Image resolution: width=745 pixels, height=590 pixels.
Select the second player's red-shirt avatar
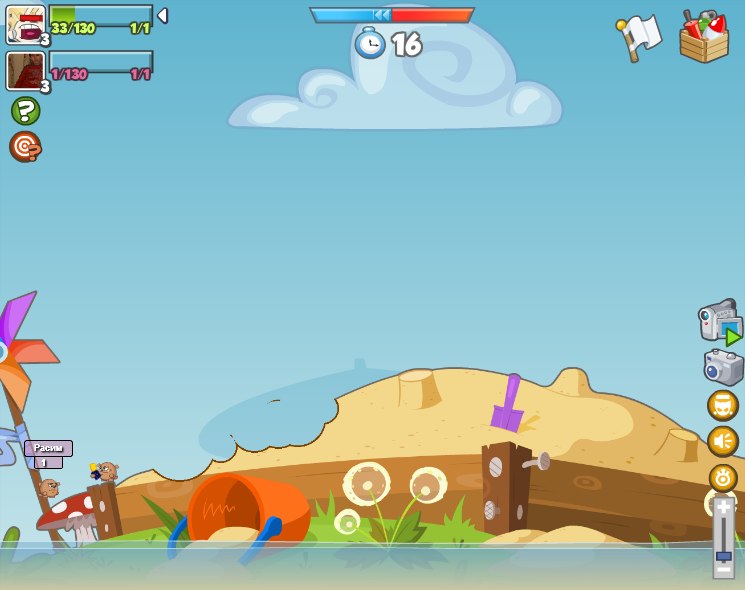click(24, 71)
